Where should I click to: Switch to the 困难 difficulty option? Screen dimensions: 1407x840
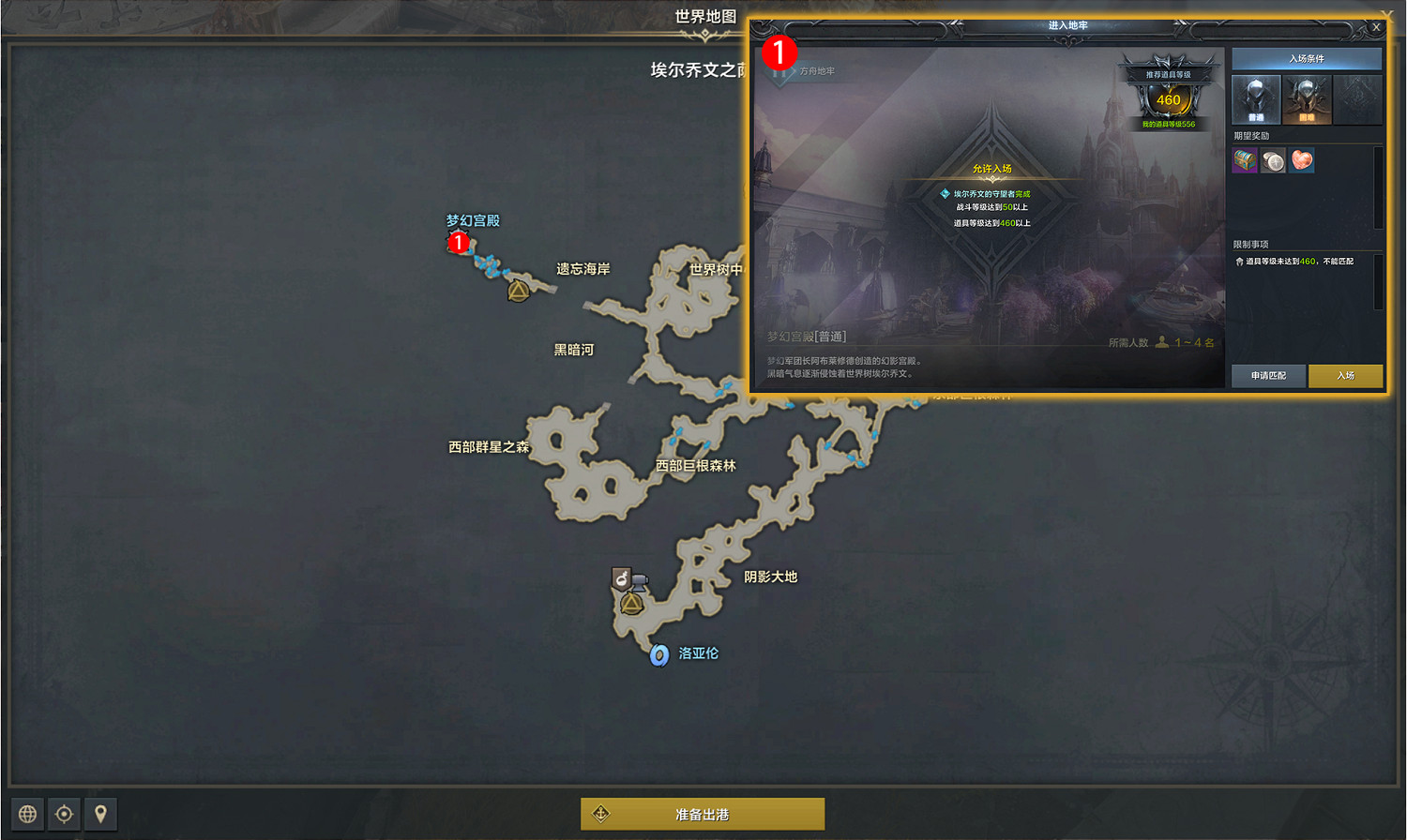click(x=1307, y=98)
